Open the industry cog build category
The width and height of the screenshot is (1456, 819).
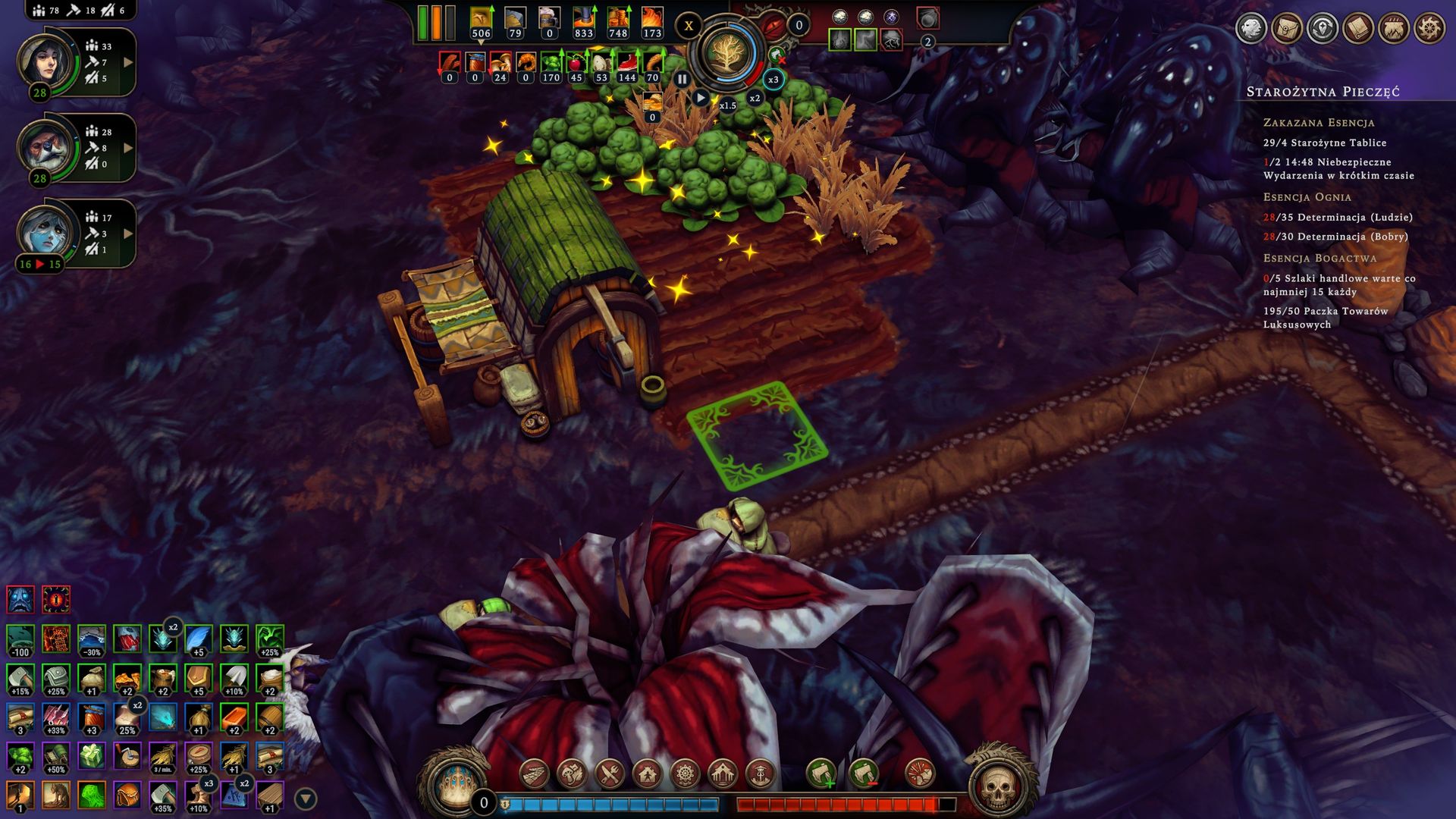click(685, 774)
